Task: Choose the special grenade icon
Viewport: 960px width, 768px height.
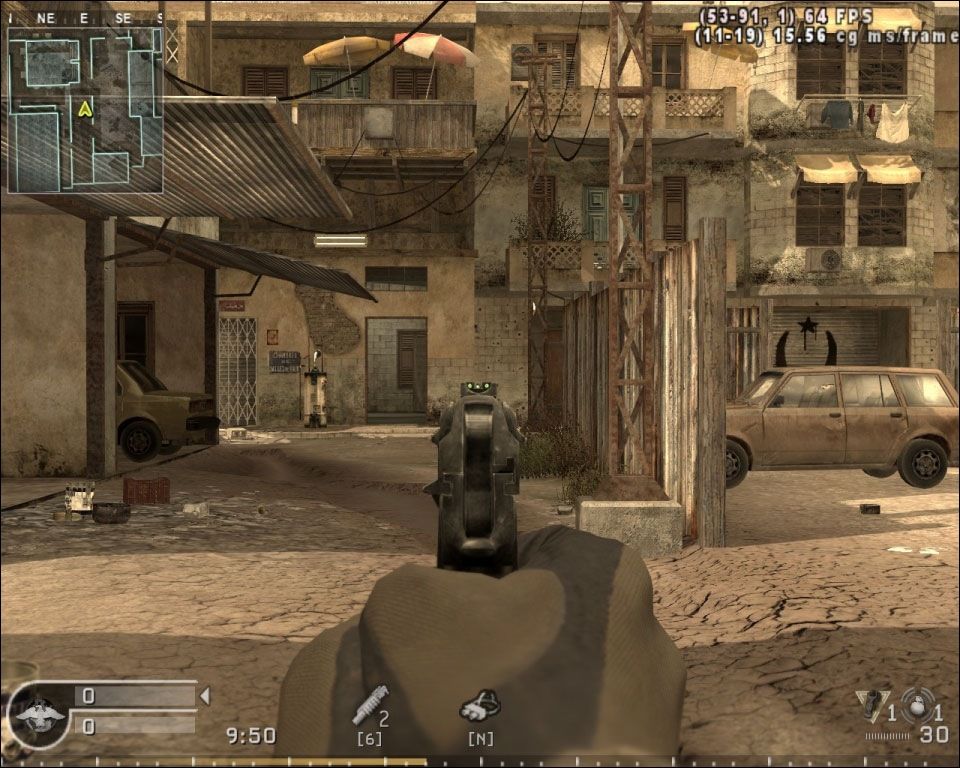Action: click(871, 706)
